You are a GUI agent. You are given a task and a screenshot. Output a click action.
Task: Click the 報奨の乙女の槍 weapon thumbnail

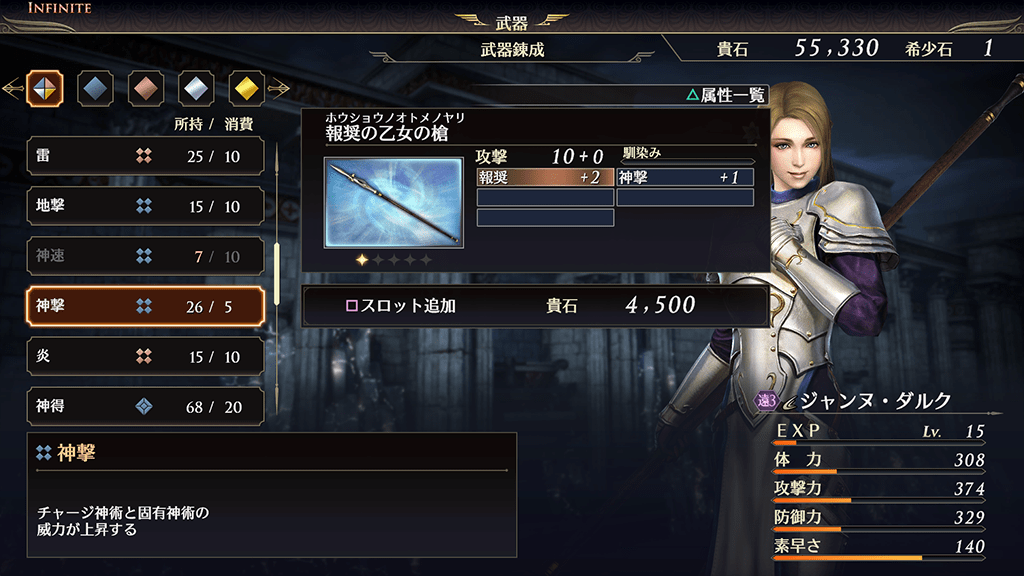click(x=393, y=202)
